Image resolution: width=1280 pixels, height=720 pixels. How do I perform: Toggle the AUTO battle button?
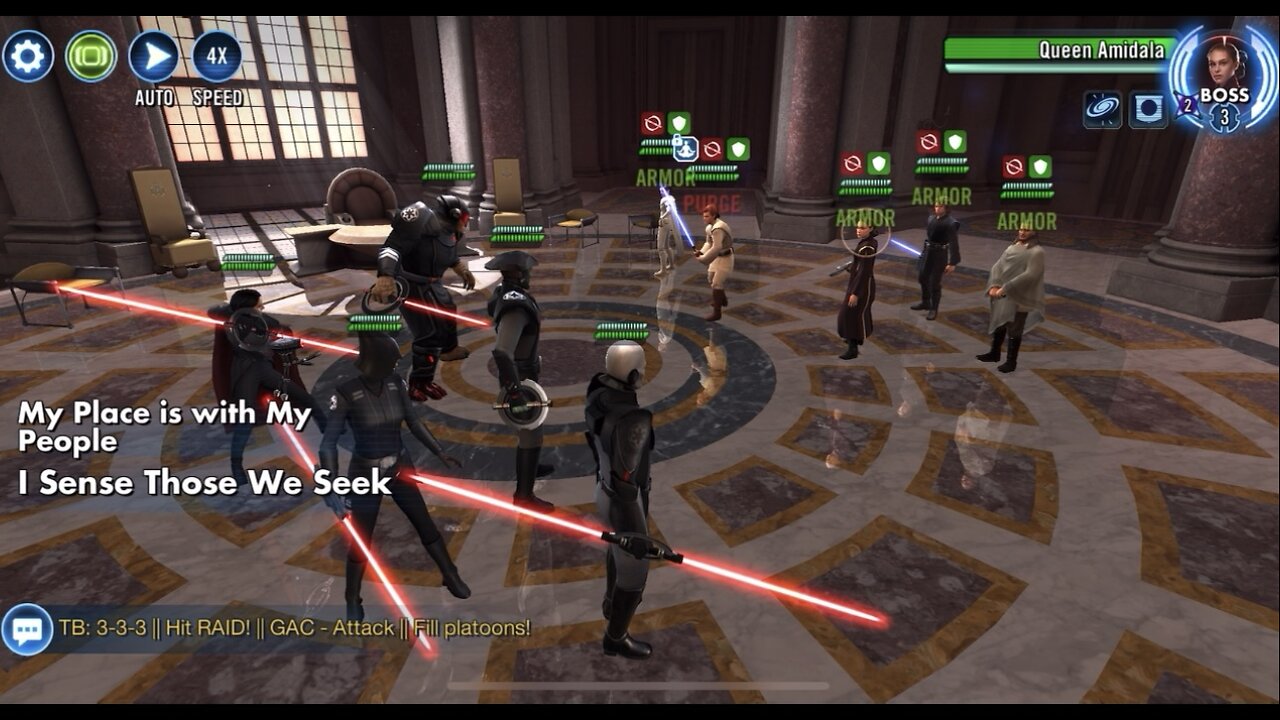click(x=154, y=56)
